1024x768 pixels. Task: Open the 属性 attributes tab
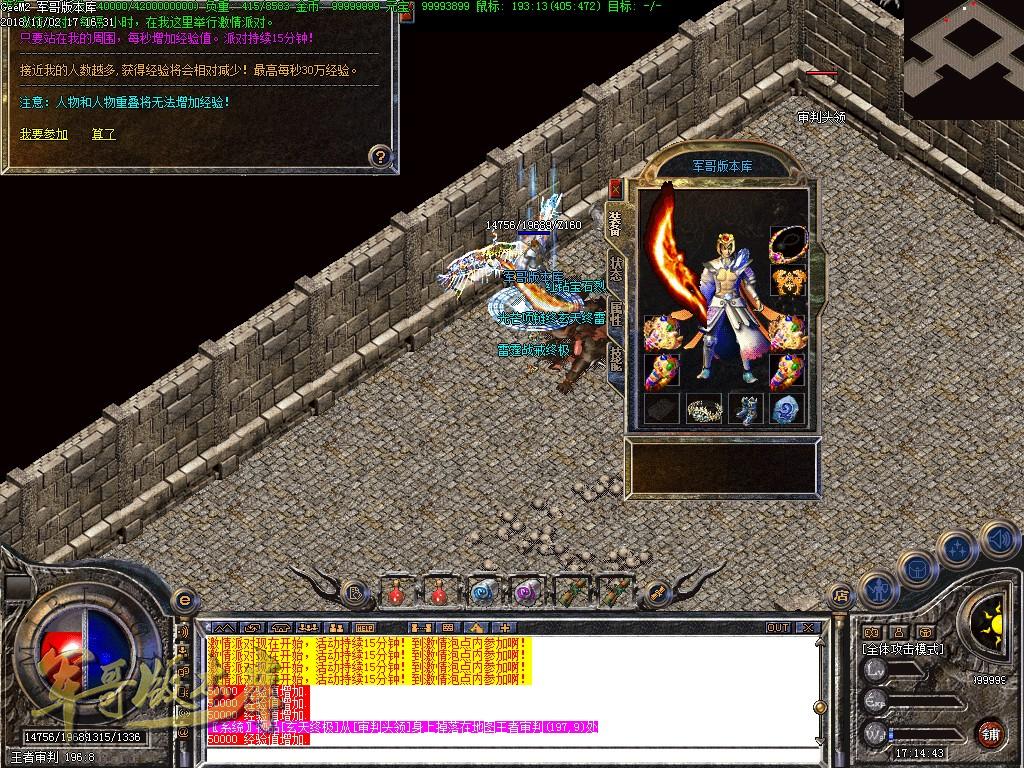616,316
